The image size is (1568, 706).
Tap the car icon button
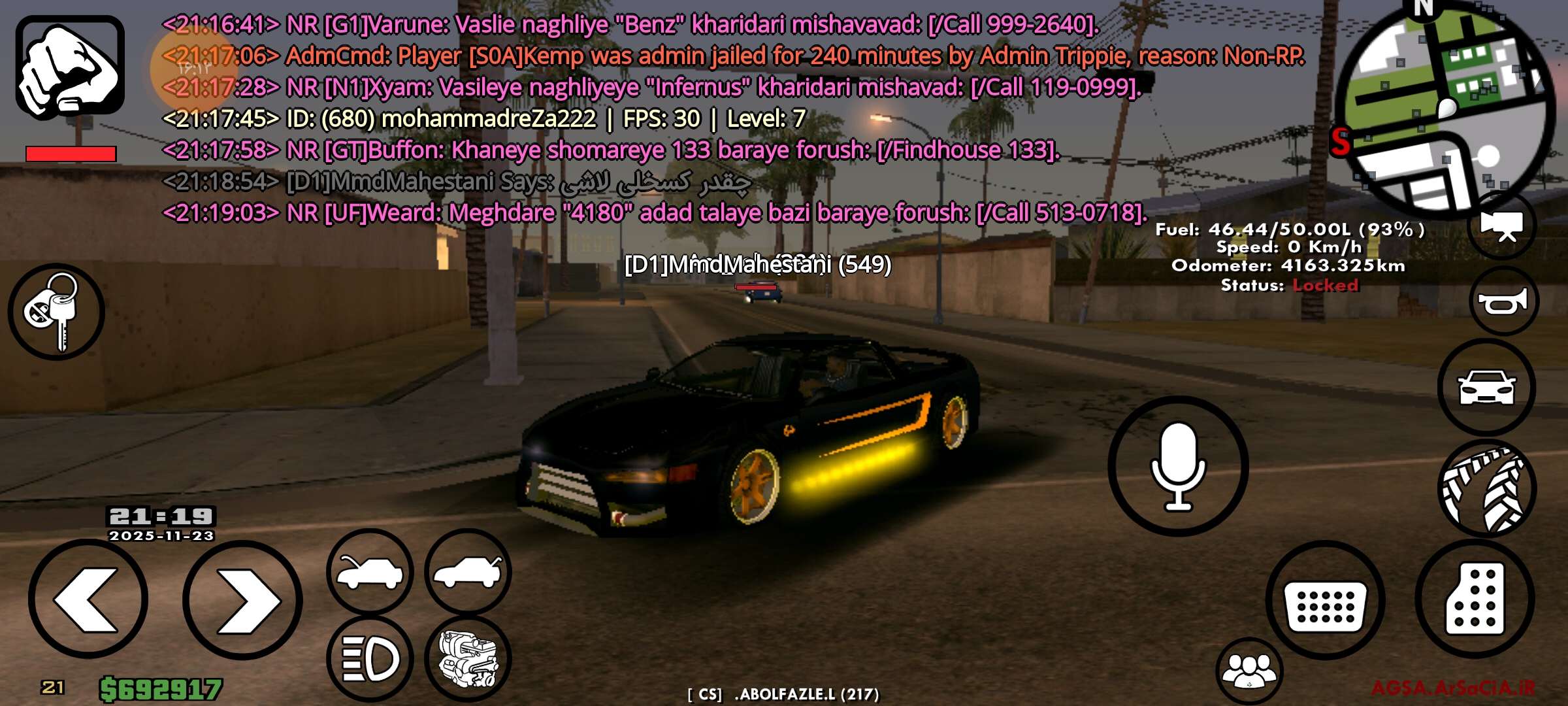point(1486,388)
